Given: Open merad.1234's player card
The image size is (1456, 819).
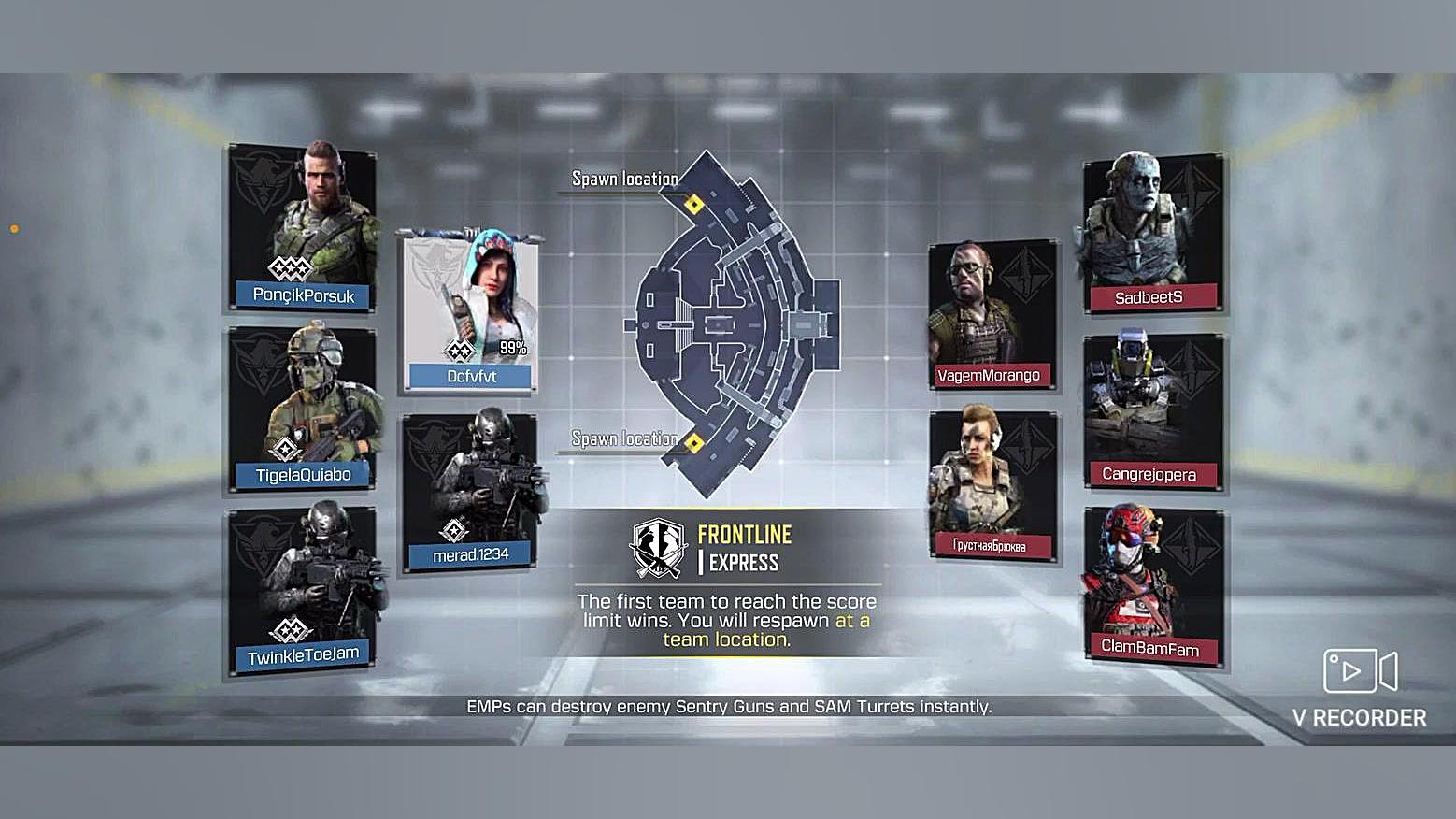Looking at the screenshot, I should pos(471,491).
